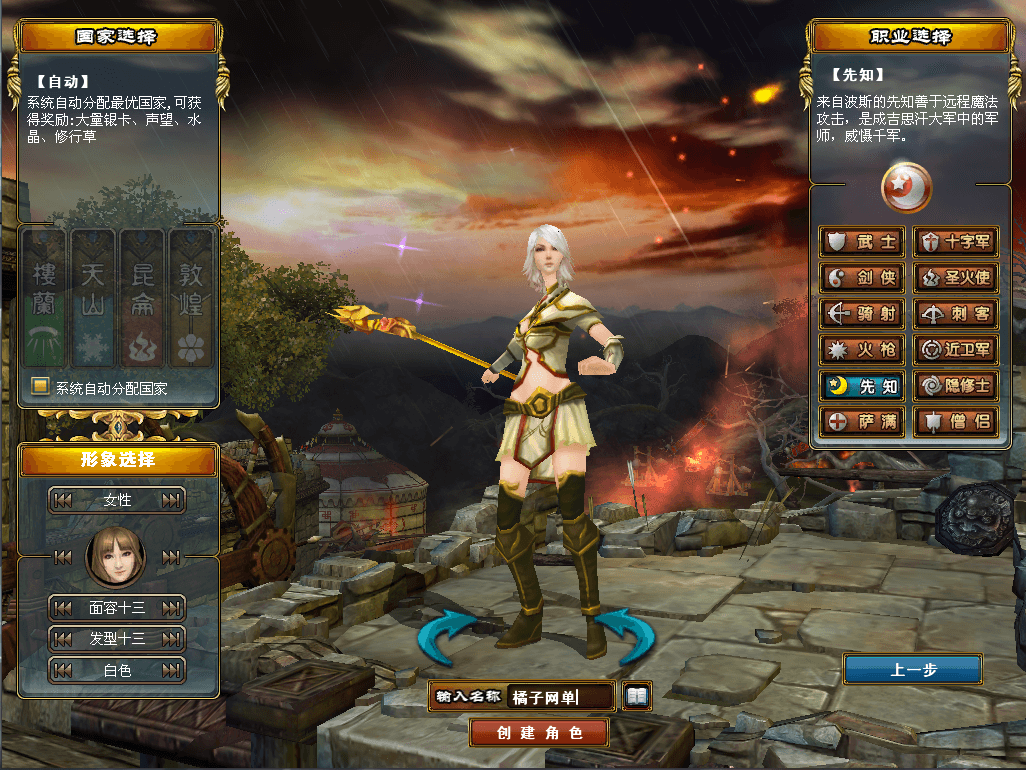Pick the 刺客 assassin class
Viewport: 1026px width, 770px height.
point(955,314)
